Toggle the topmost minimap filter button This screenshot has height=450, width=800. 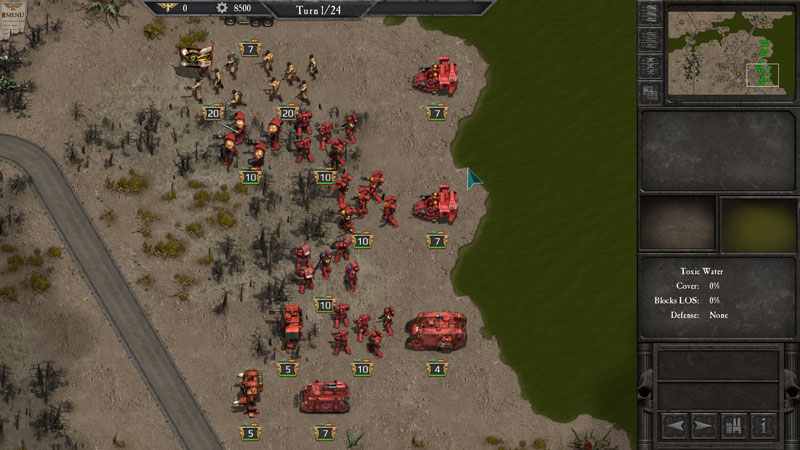(x=650, y=14)
